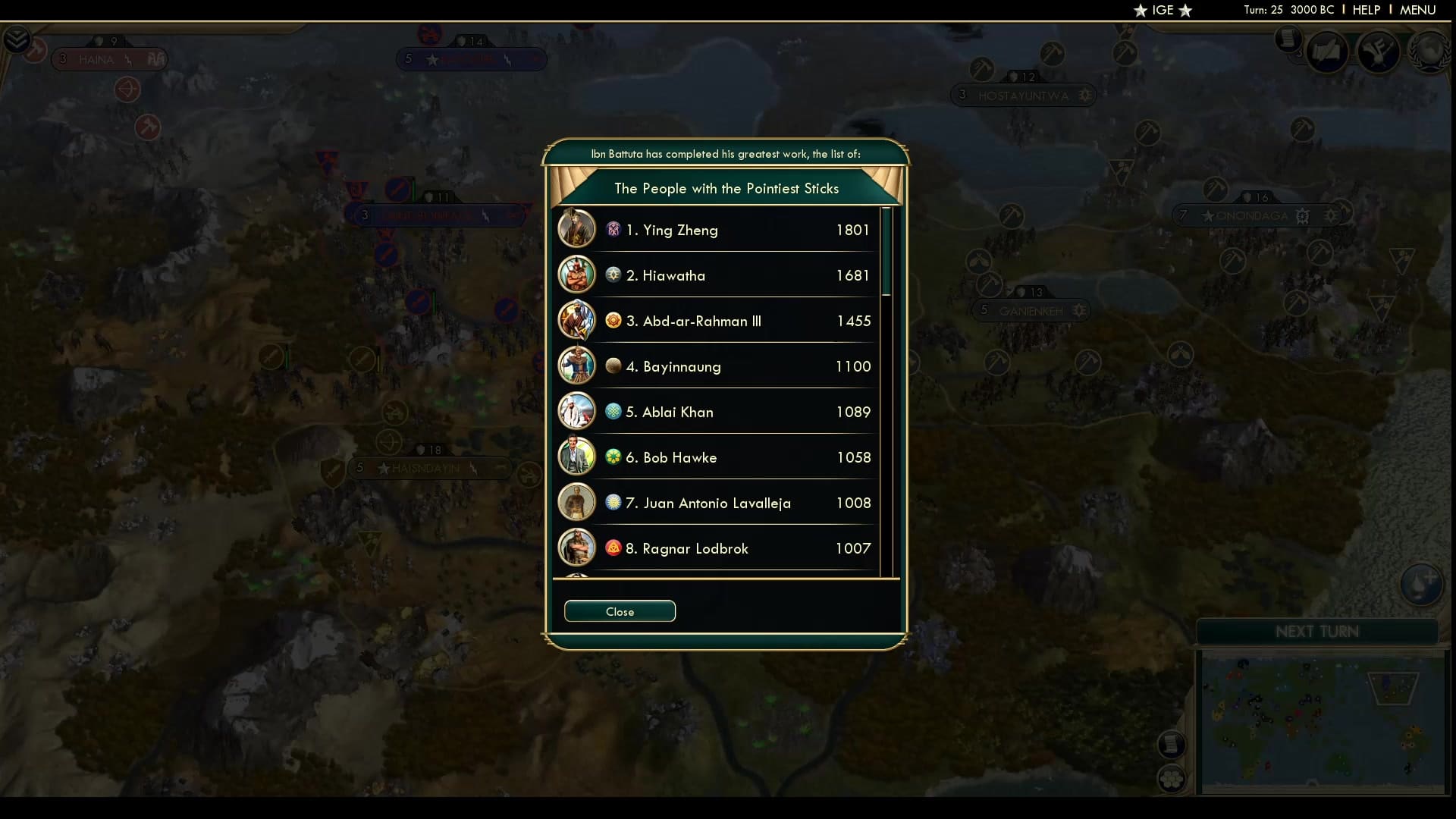Screen dimensions: 1456x819
Task: Select Ying Zheng's leader portrait
Action: [x=576, y=228]
